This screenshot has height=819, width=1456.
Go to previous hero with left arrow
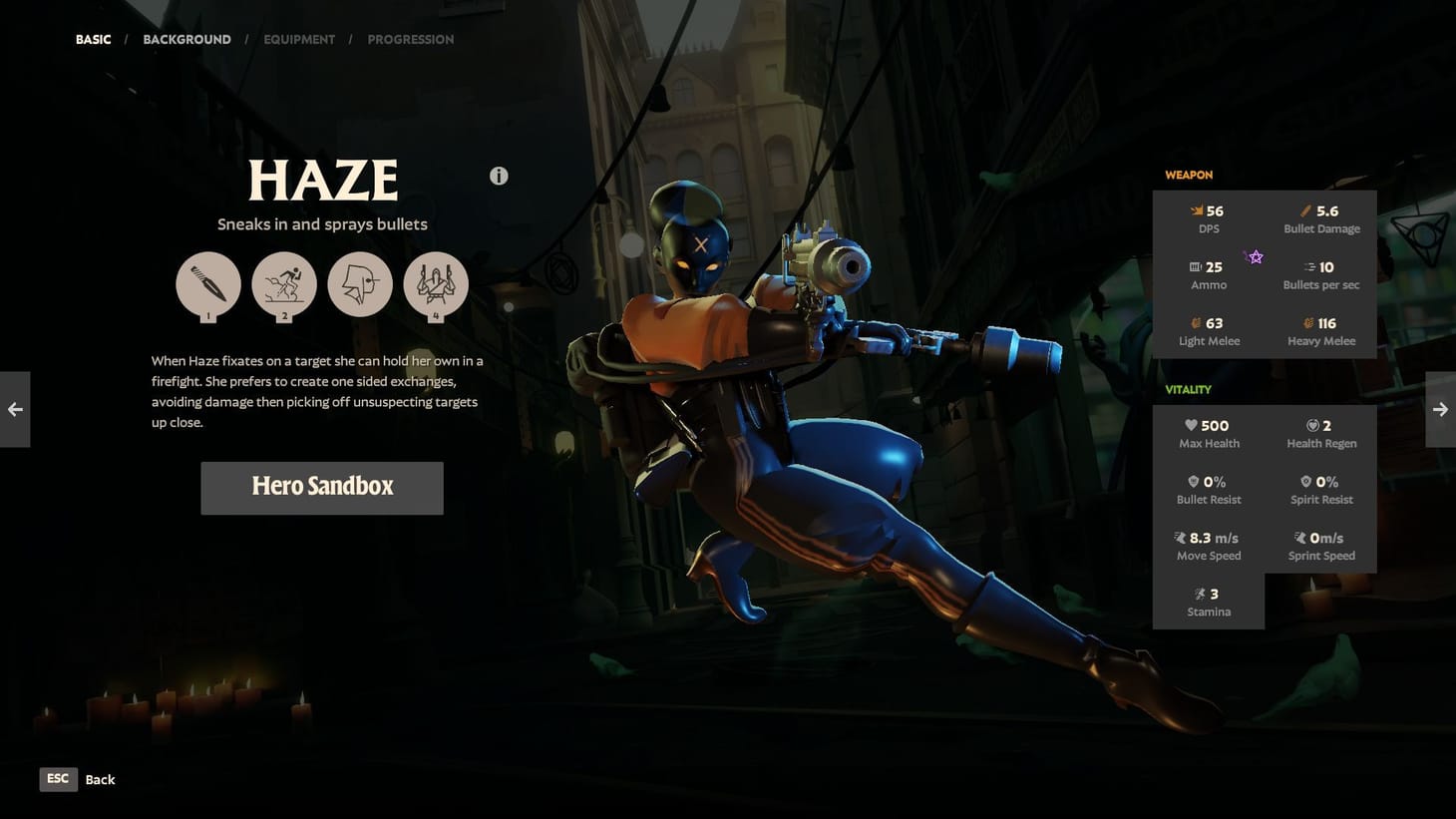pyautogui.click(x=15, y=409)
